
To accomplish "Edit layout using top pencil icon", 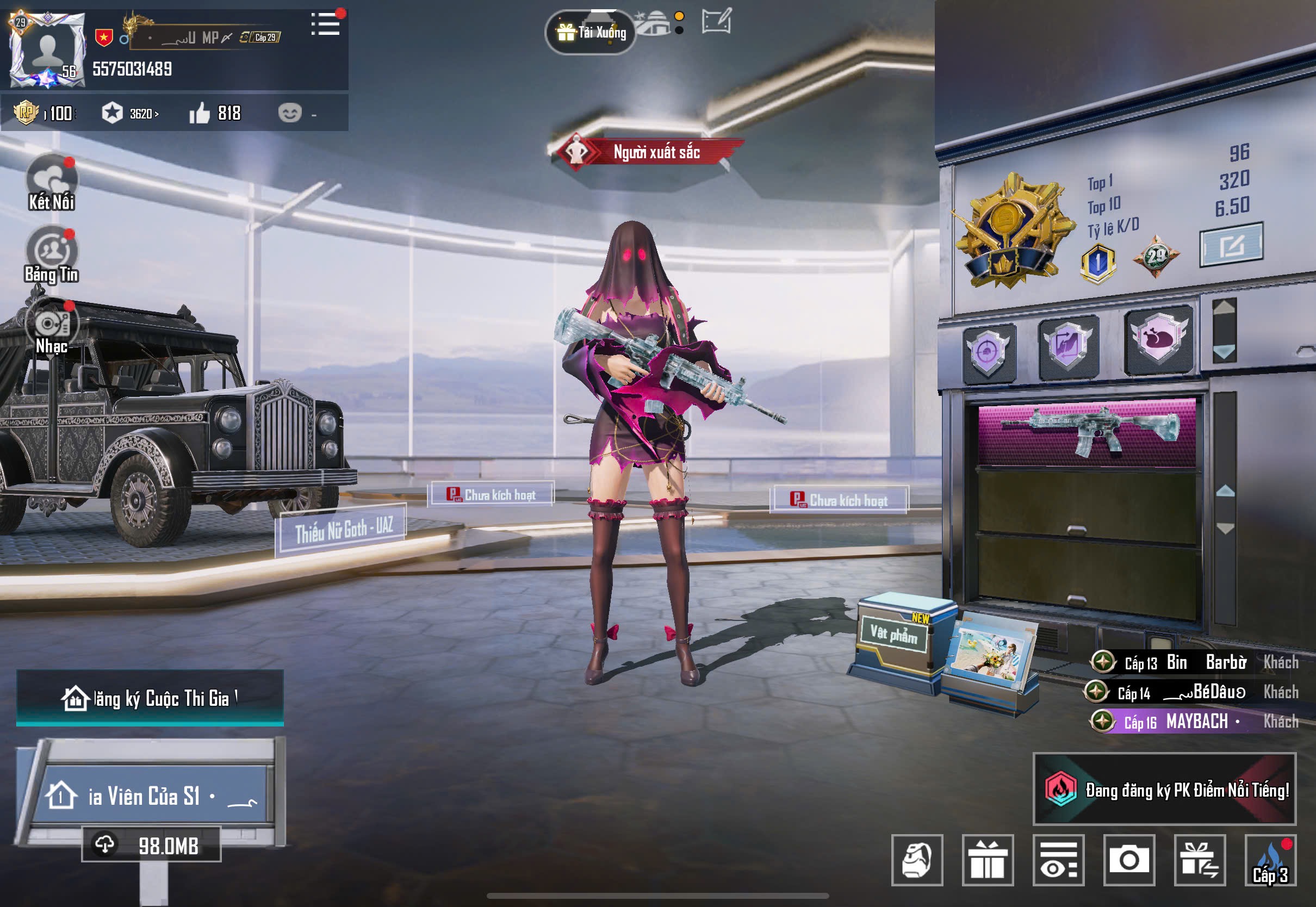I will 716,22.
